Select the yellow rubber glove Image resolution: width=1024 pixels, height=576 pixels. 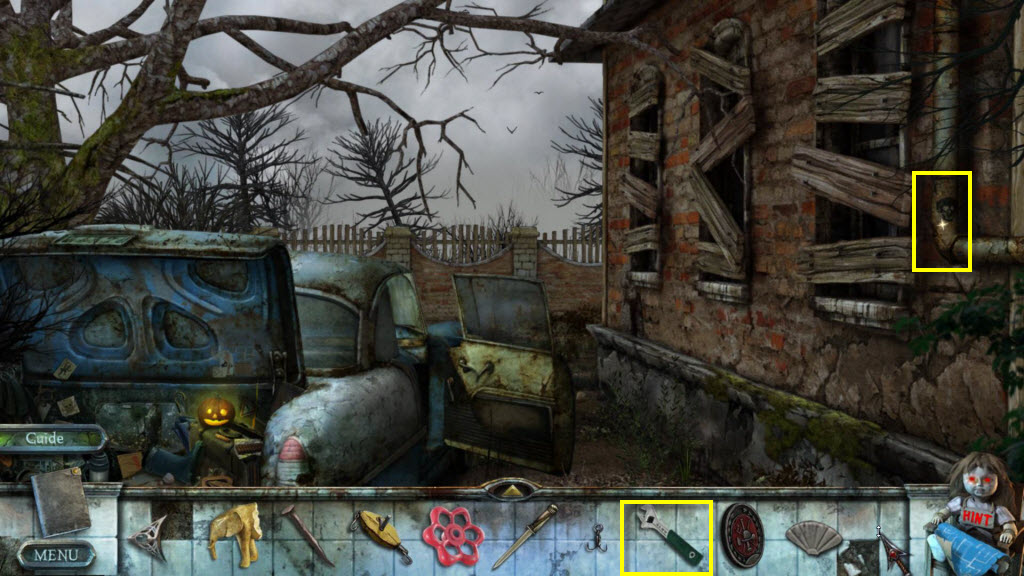[235, 533]
